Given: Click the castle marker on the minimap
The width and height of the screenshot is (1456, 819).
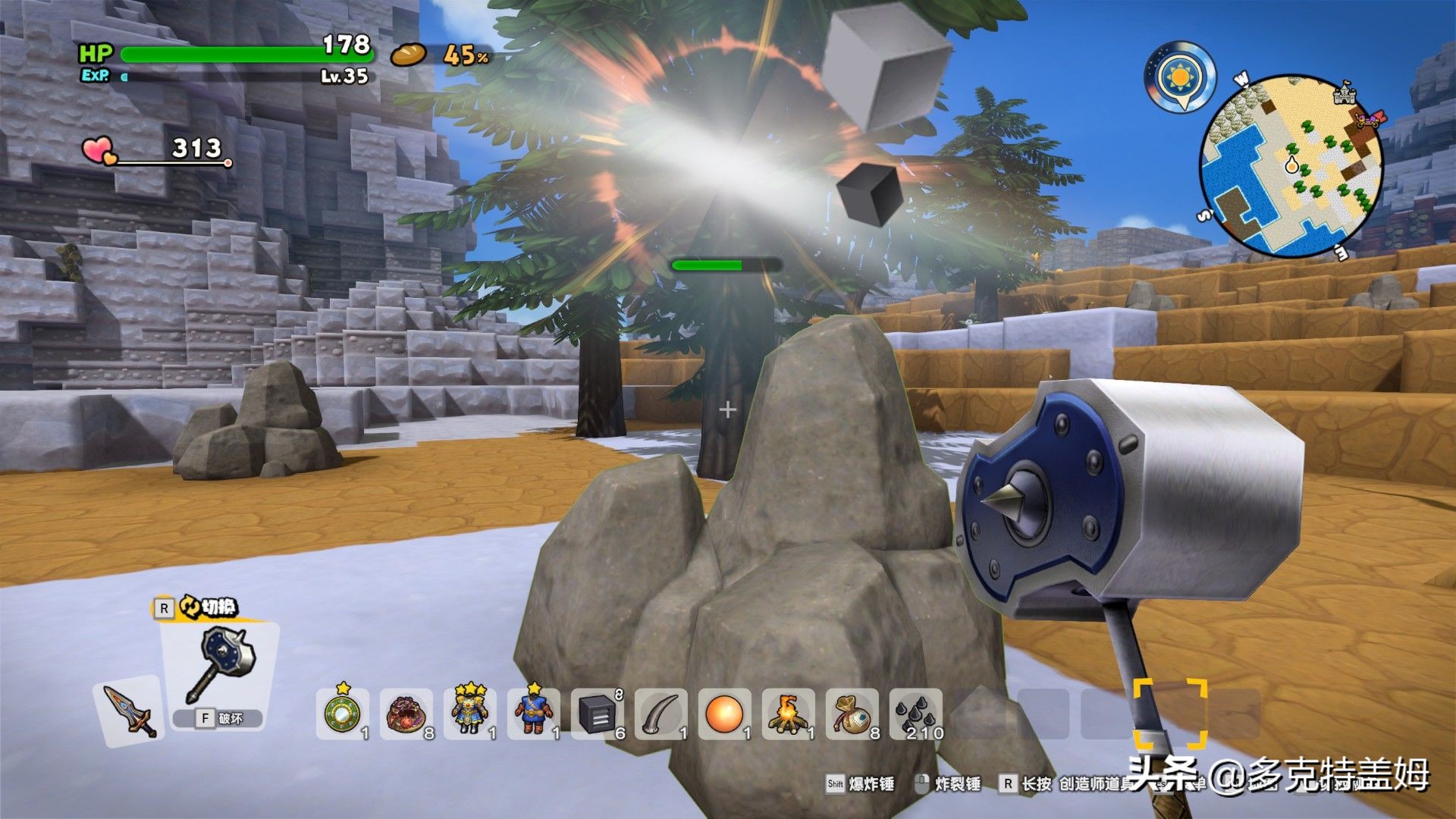Looking at the screenshot, I should coord(1345,93).
